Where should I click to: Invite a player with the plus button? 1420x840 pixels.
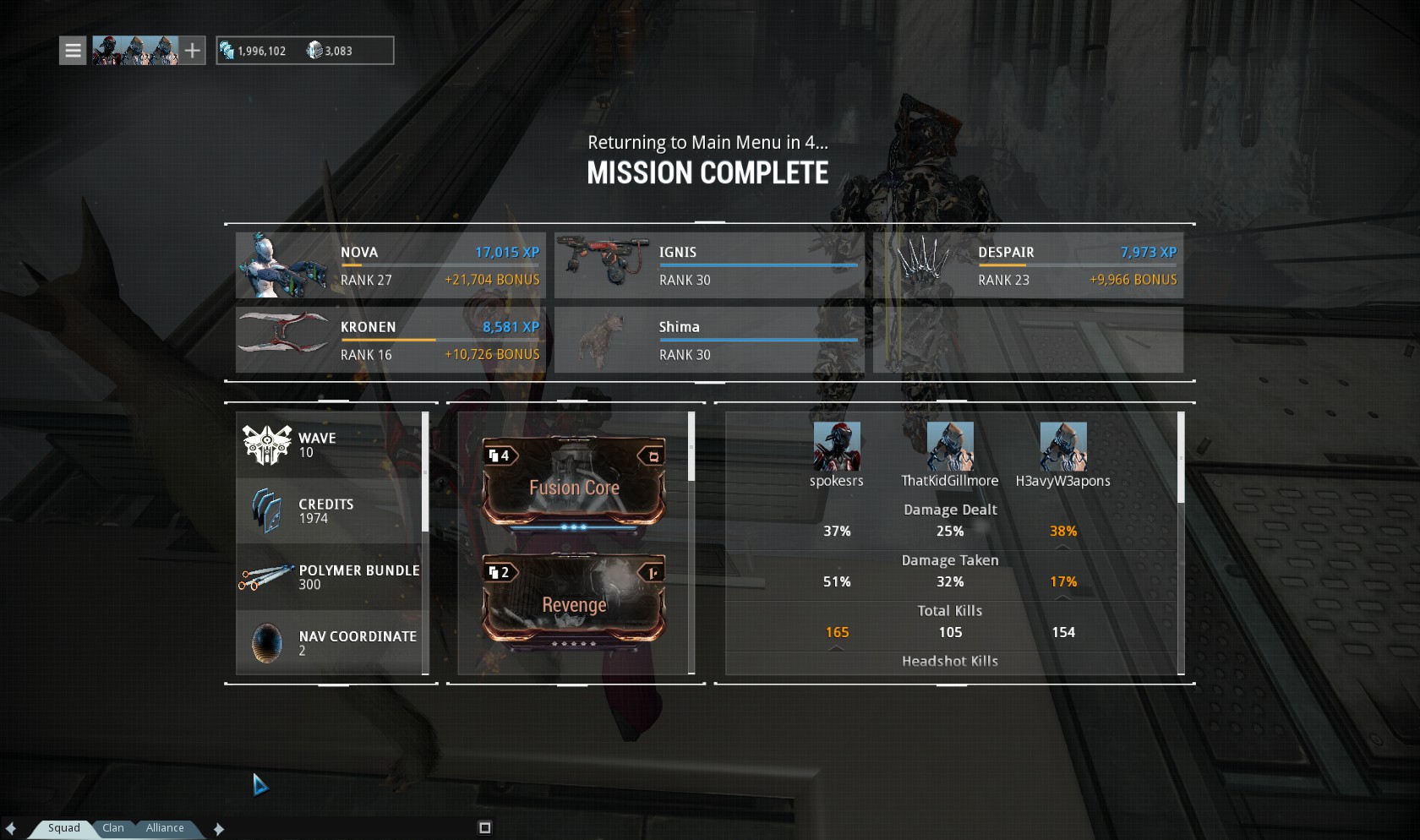193,51
